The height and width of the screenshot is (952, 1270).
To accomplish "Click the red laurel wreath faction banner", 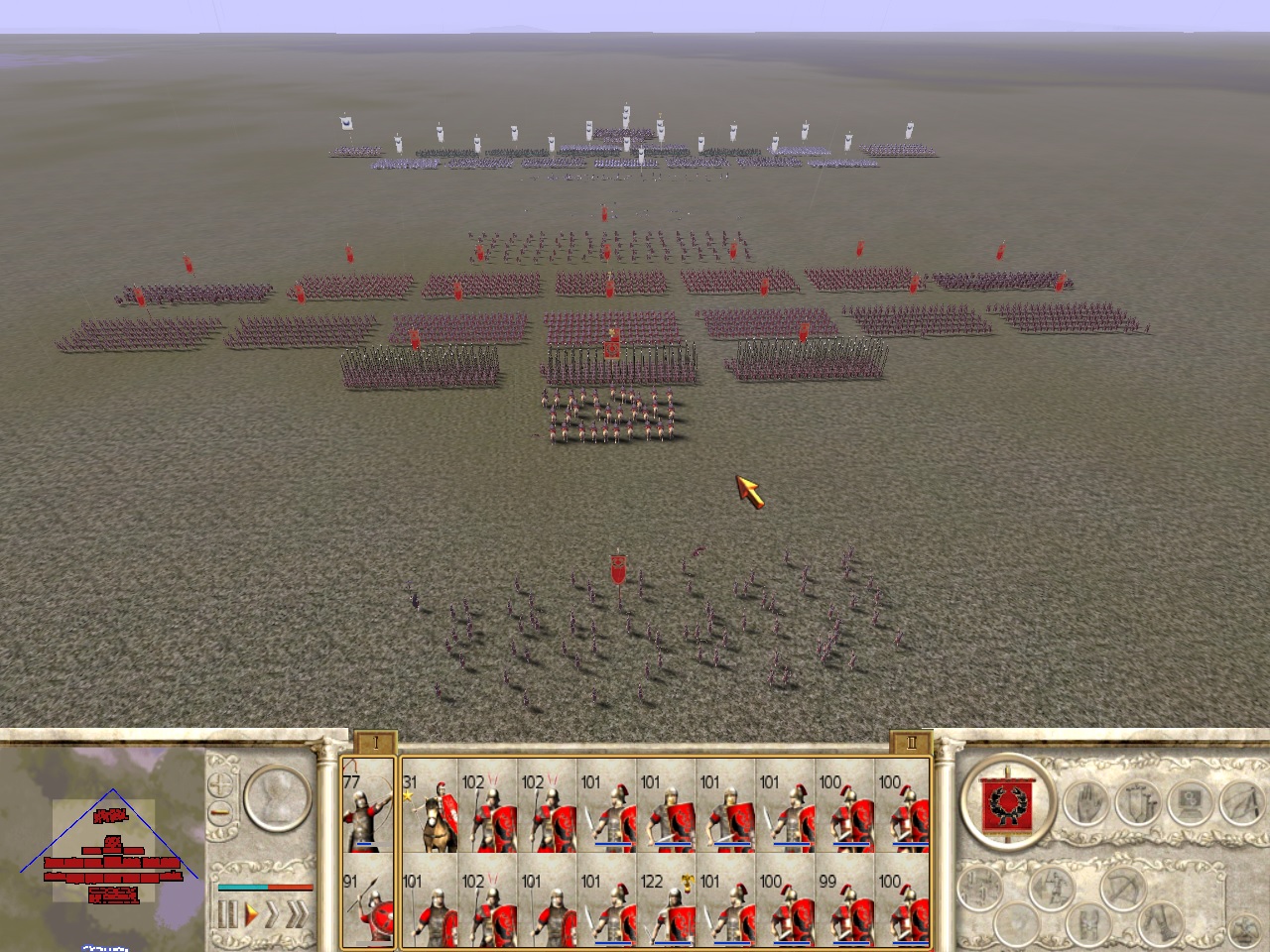I will click(1006, 803).
